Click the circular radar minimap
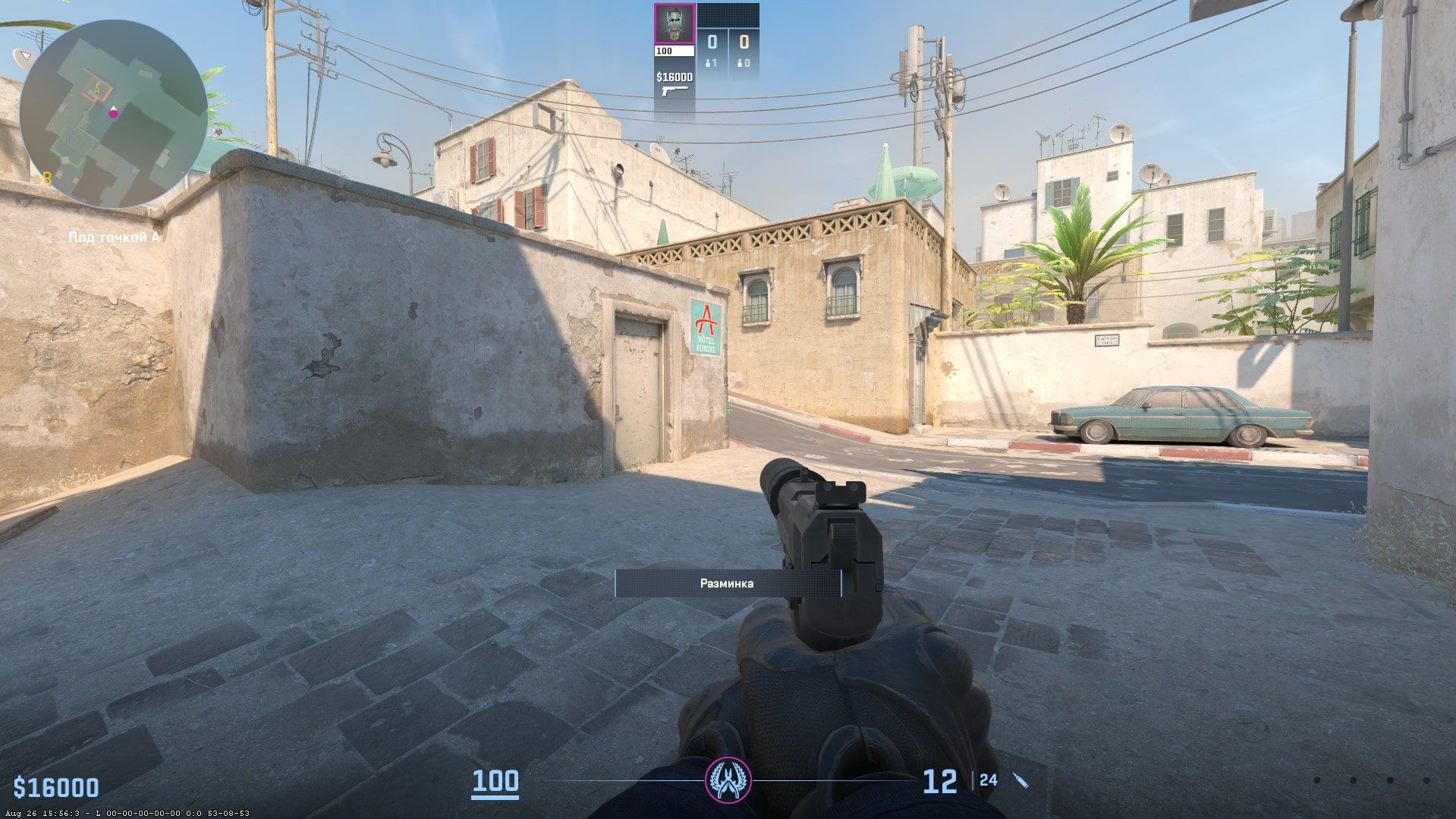This screenshot has height=819, width=1456. point(113,115)
